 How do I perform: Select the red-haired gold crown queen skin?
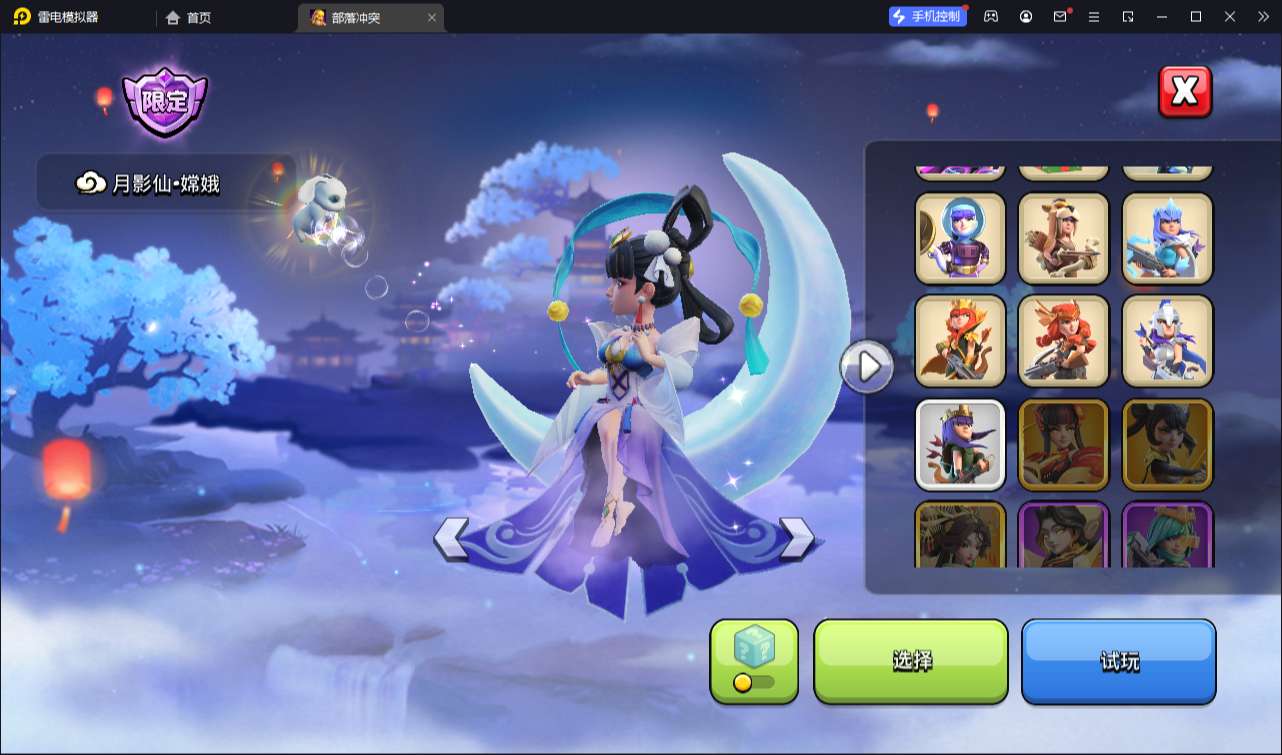(960, 341)
